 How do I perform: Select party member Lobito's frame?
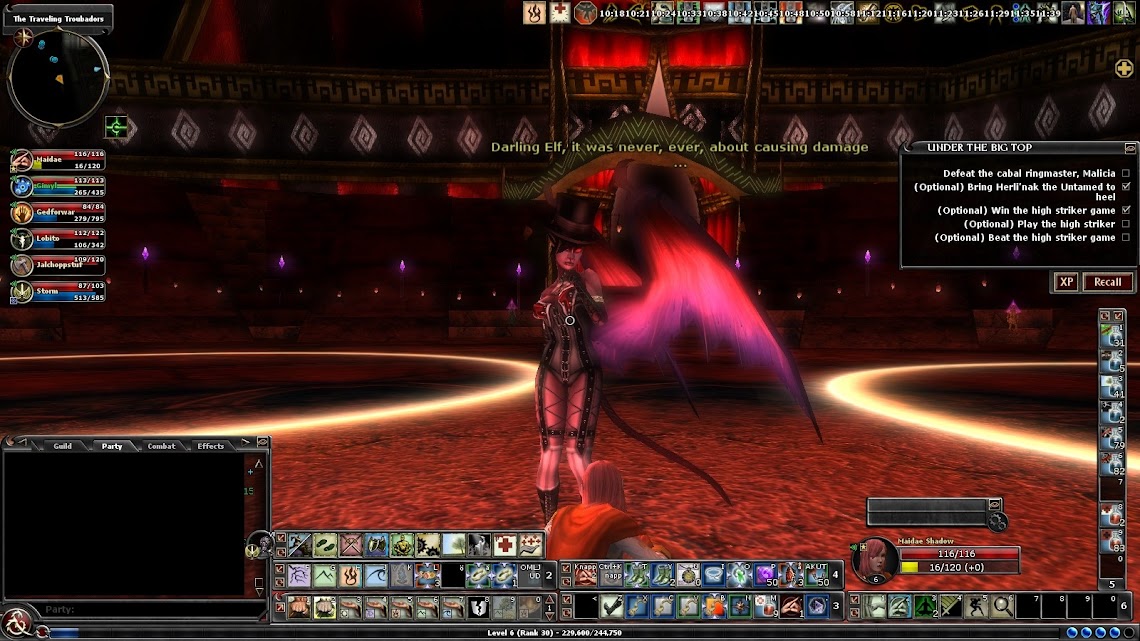pyautogui.click(x=60, y=239)
